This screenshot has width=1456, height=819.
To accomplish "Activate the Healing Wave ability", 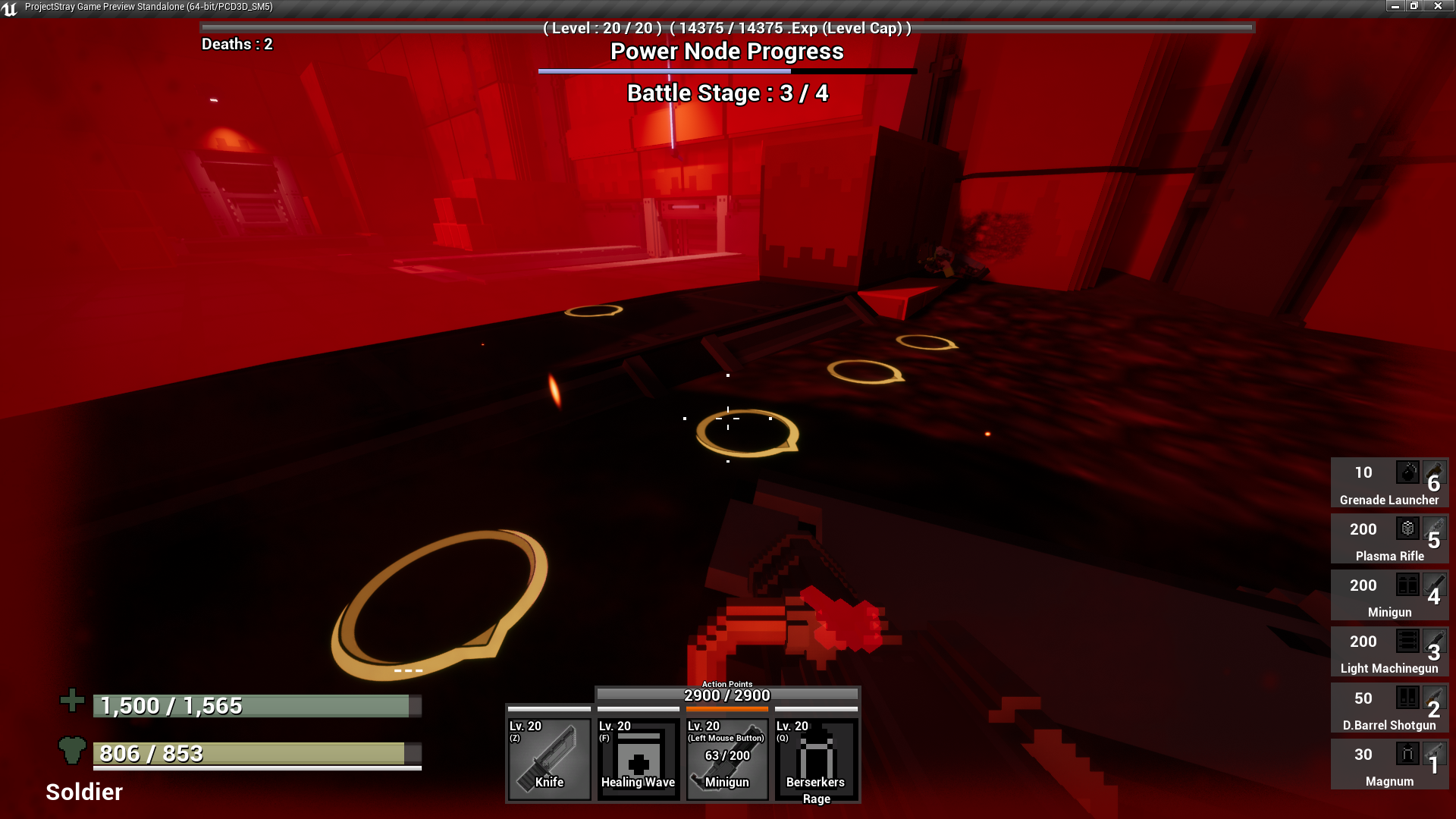I will 638,758.
